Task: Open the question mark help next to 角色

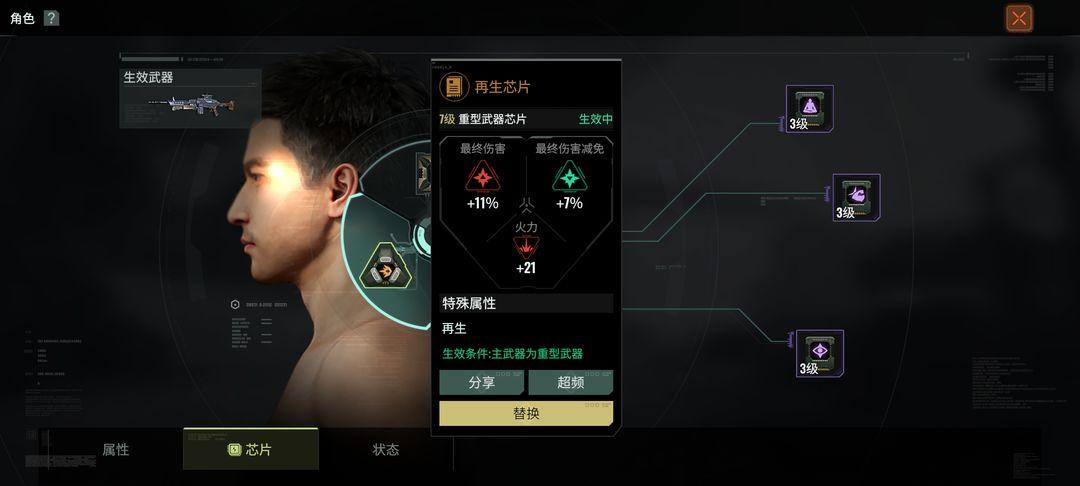Action: [51, 18]
